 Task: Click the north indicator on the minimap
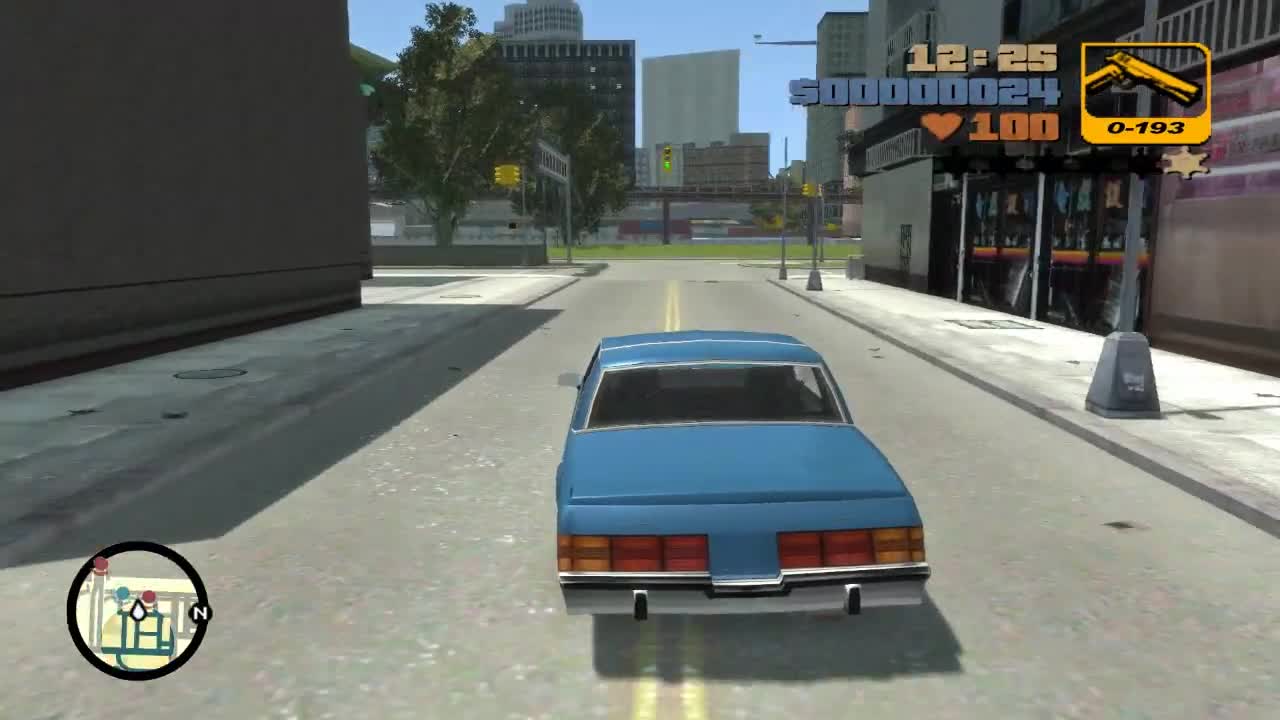(200, 612)
